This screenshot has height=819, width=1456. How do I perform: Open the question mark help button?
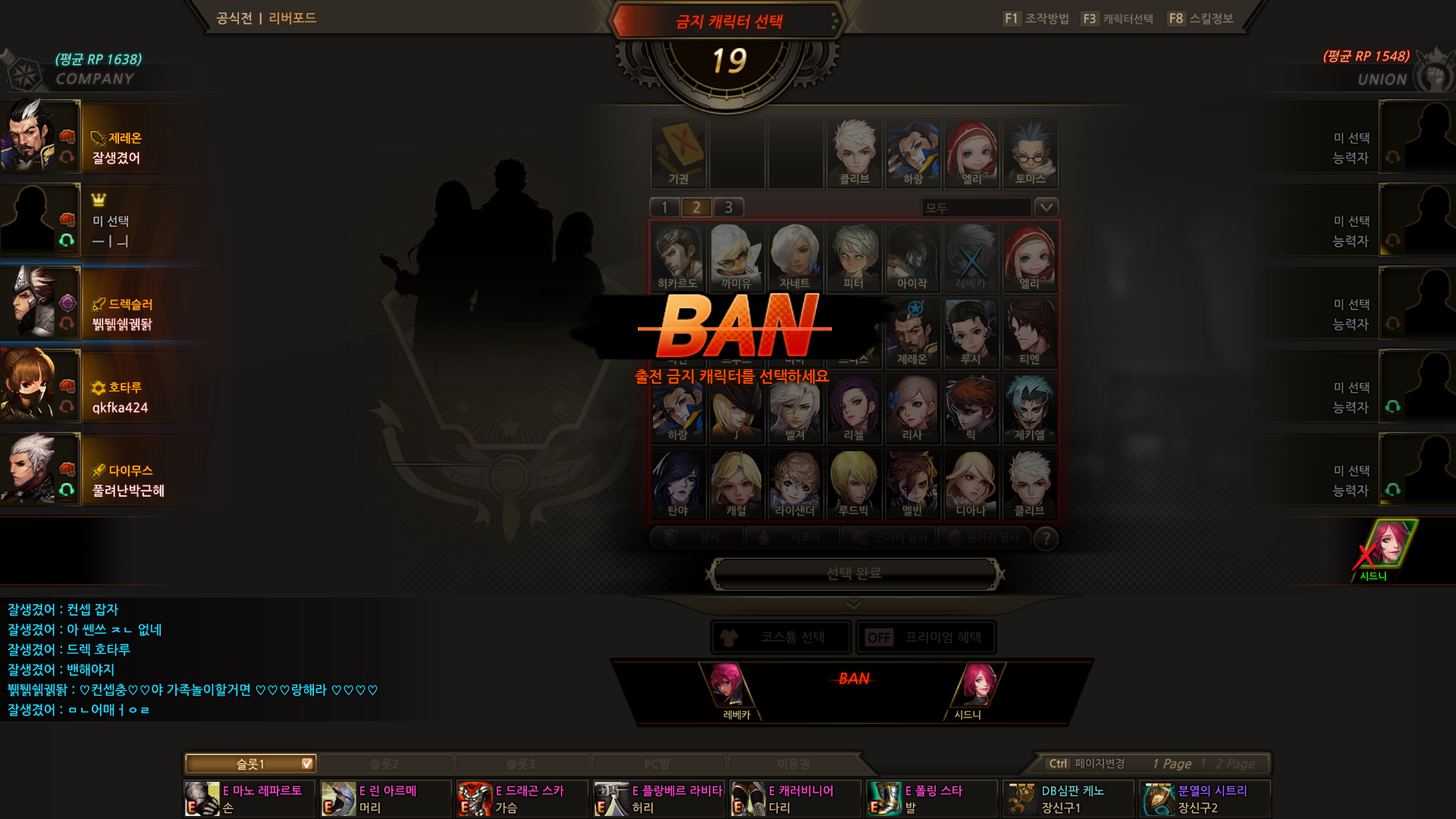1046,538
